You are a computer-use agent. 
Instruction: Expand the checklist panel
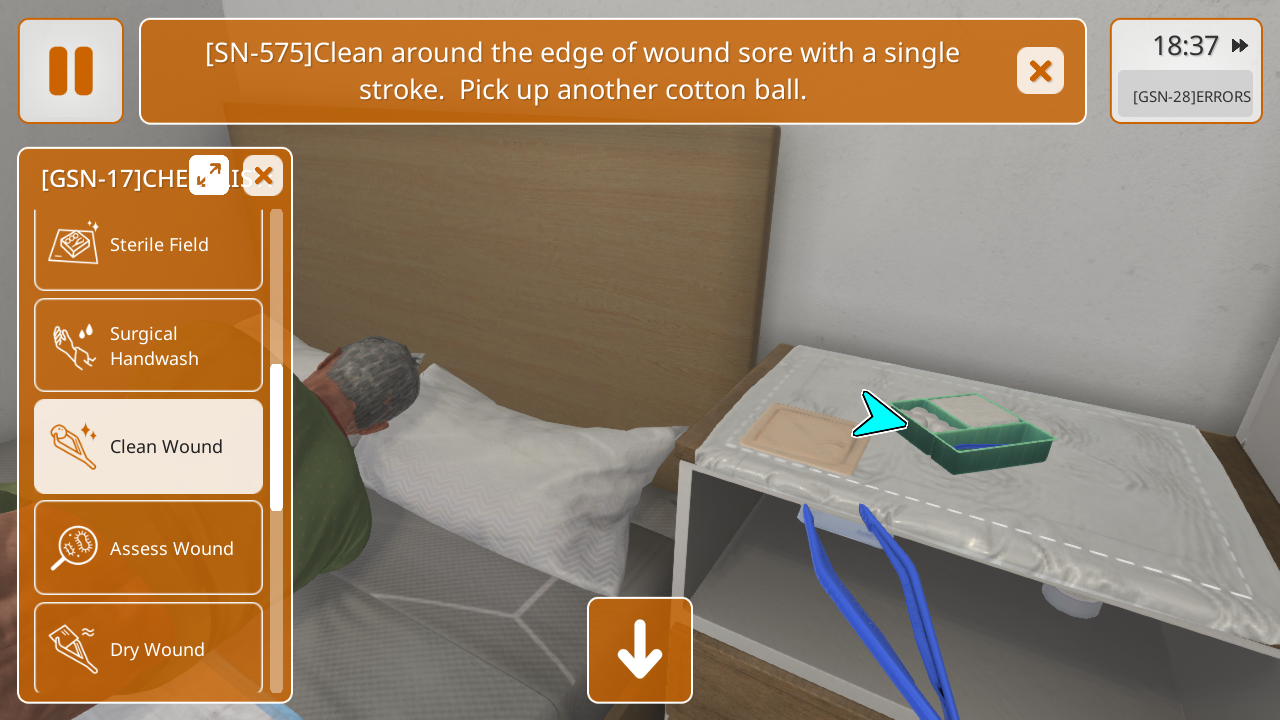pos(209,175)
